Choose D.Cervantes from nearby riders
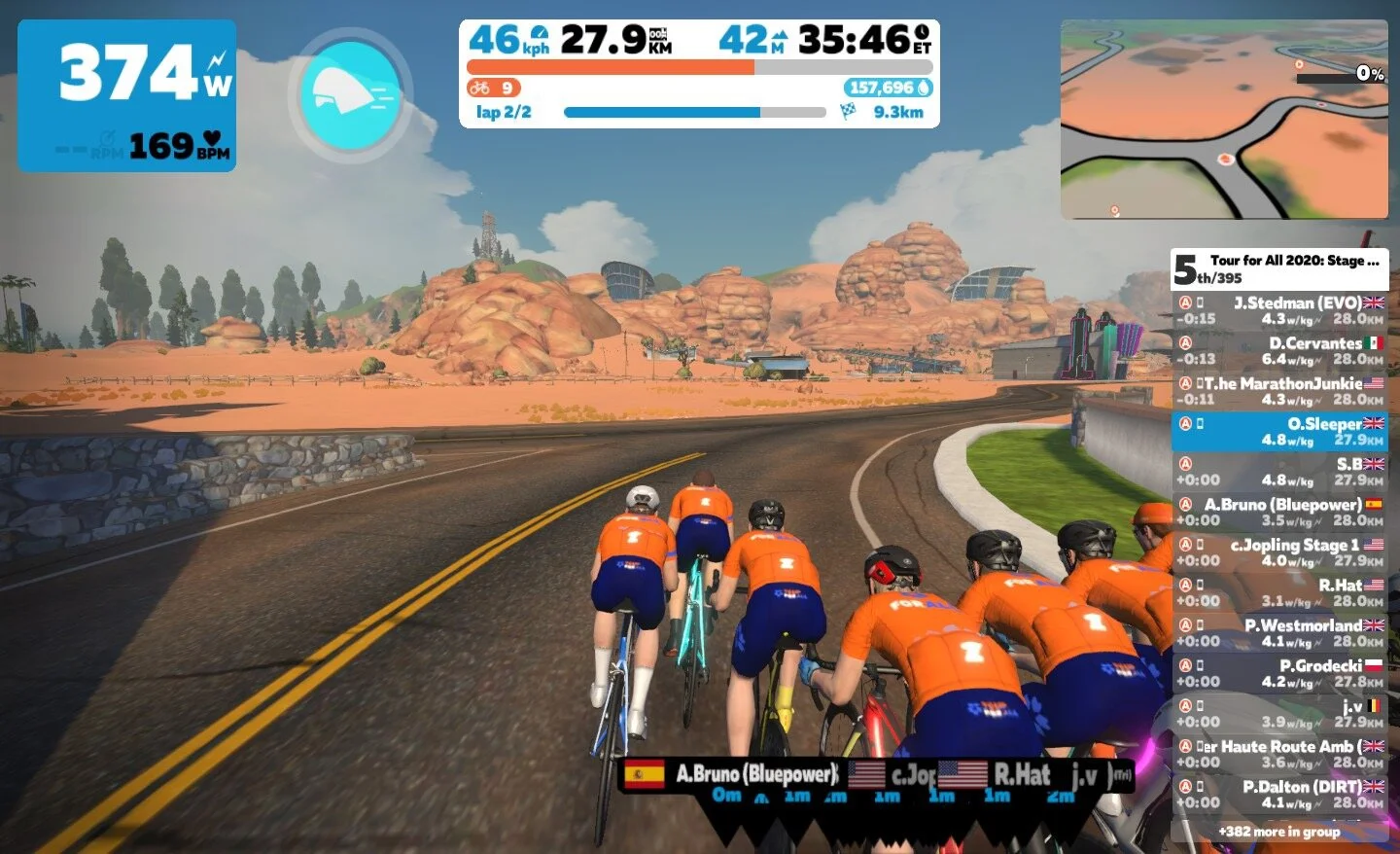 point(1279,351)
